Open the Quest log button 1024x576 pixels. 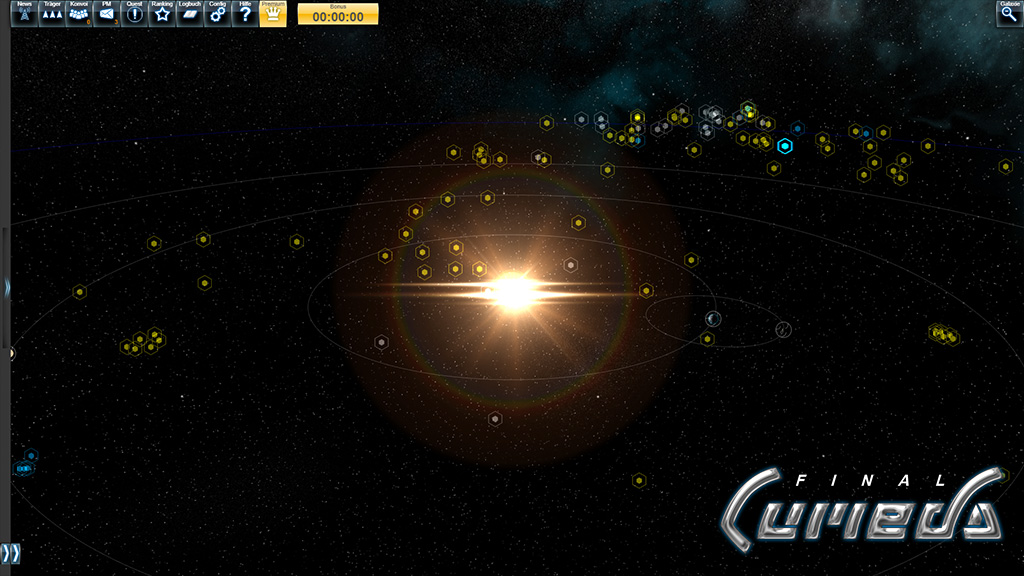[134, 13]
